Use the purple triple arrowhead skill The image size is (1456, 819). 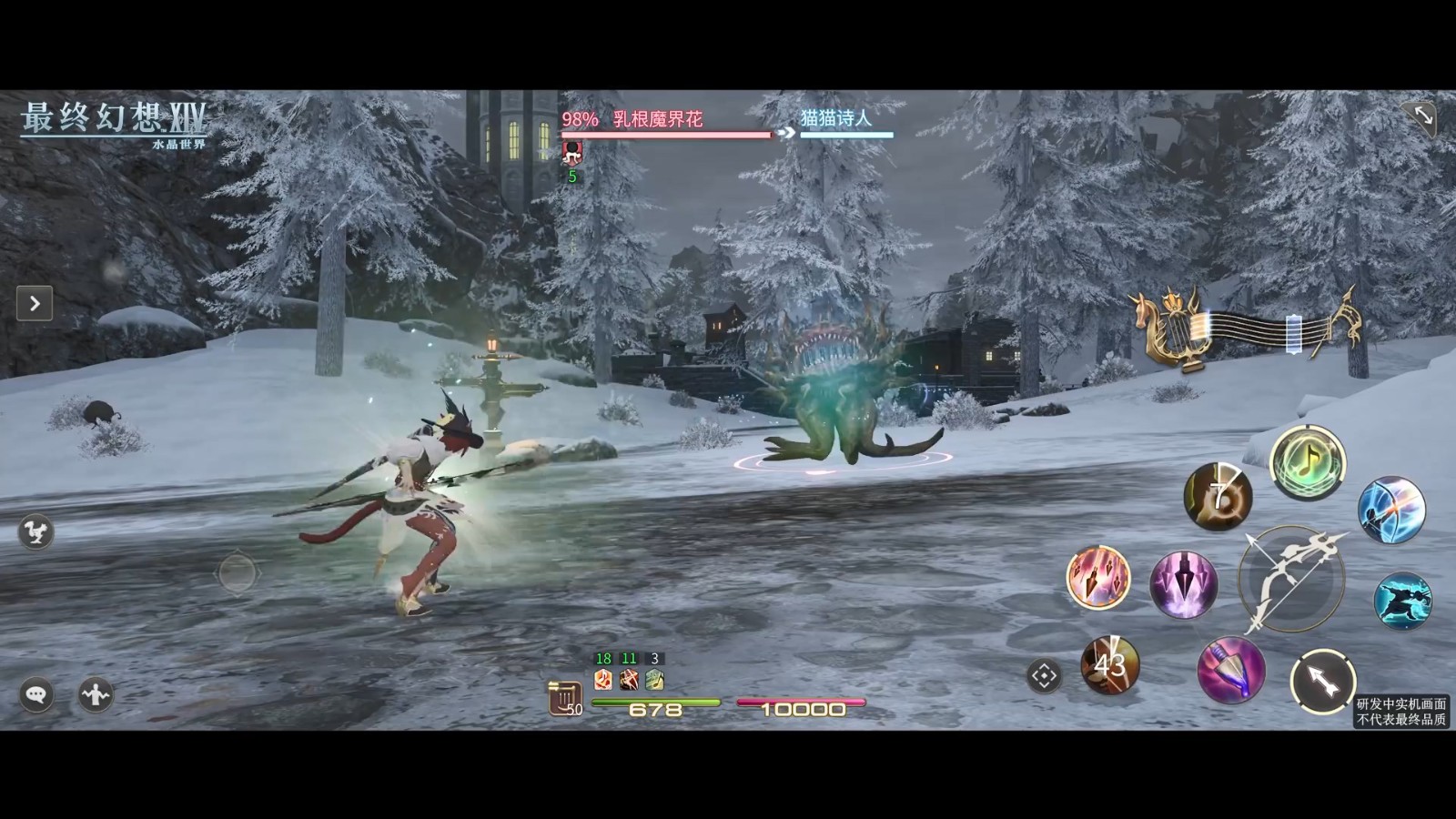(1183, 584)
